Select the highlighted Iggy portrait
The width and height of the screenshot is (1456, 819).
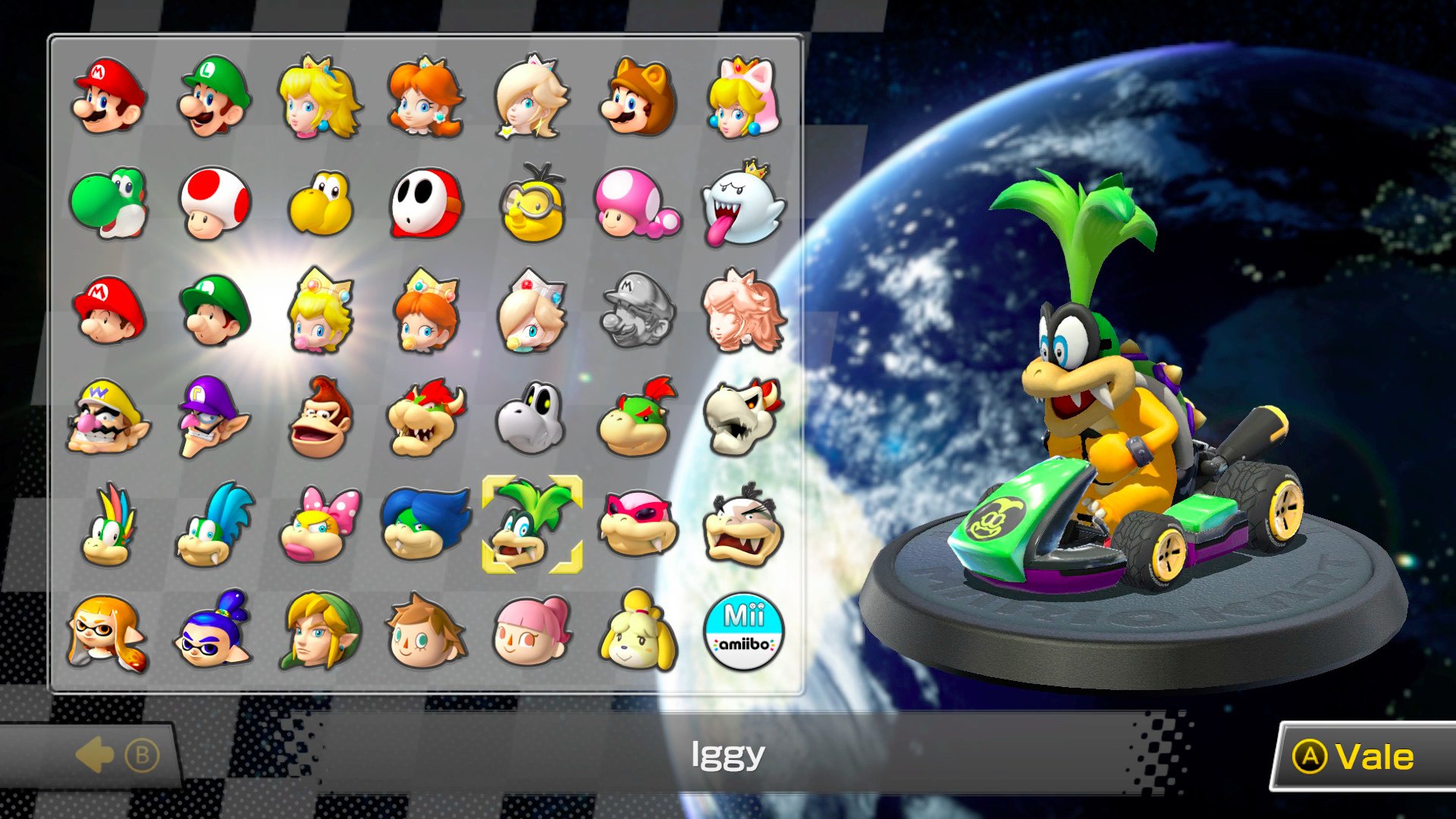532,525
